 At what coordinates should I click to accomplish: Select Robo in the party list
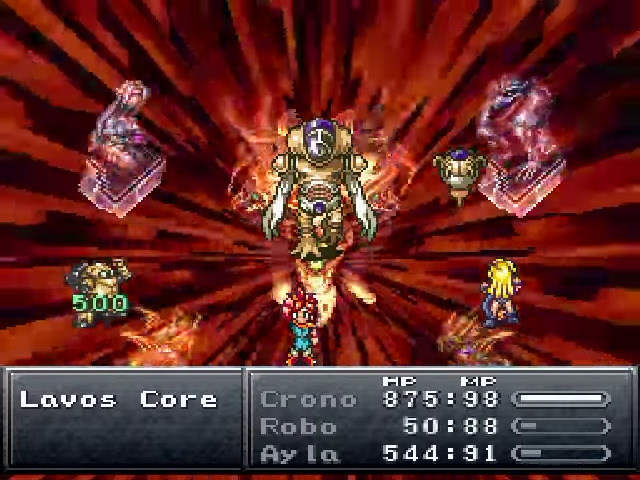tap(300, 426)
